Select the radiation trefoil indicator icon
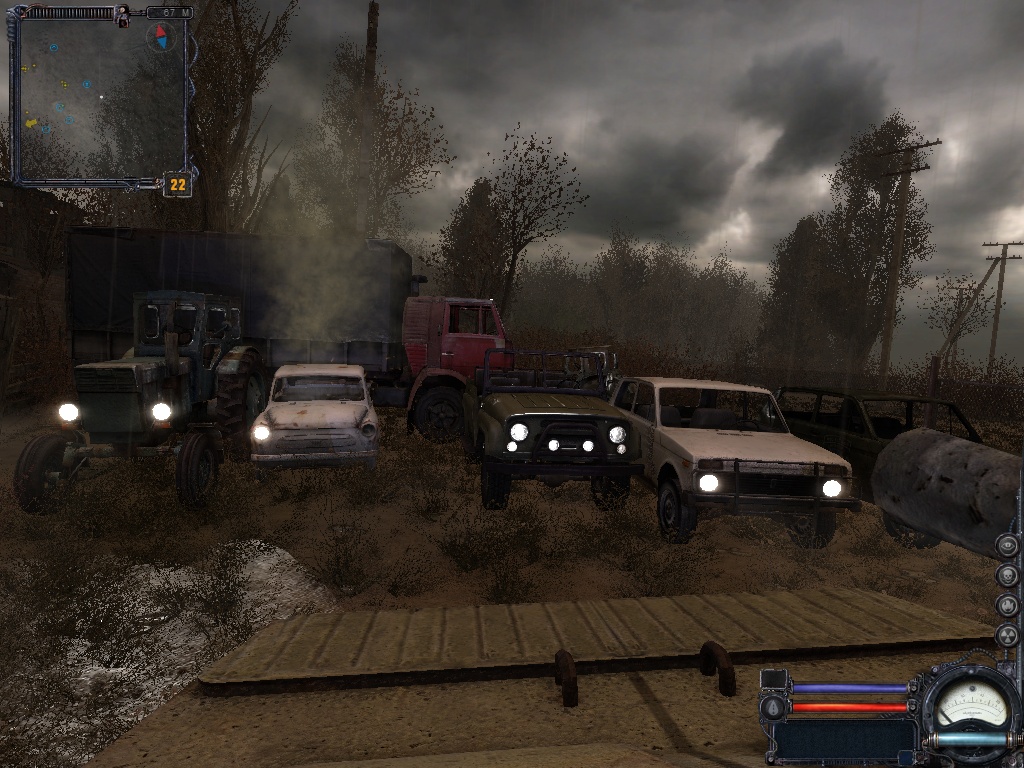The height and width of the screenshot is (768, 1024). 1007,636
